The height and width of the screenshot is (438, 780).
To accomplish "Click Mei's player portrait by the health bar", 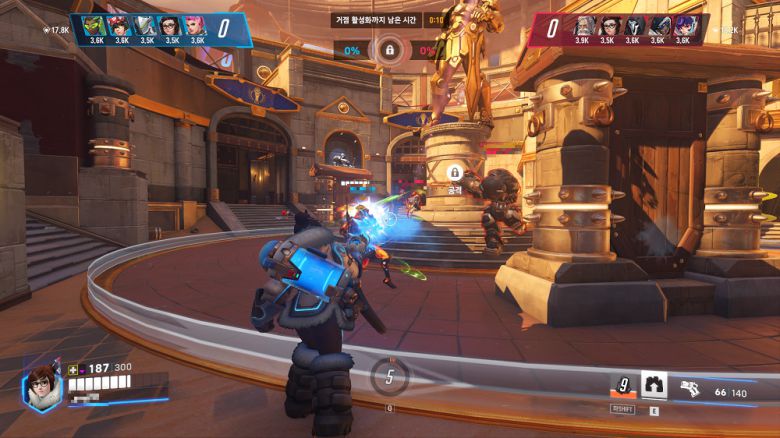I will point(42,385).
